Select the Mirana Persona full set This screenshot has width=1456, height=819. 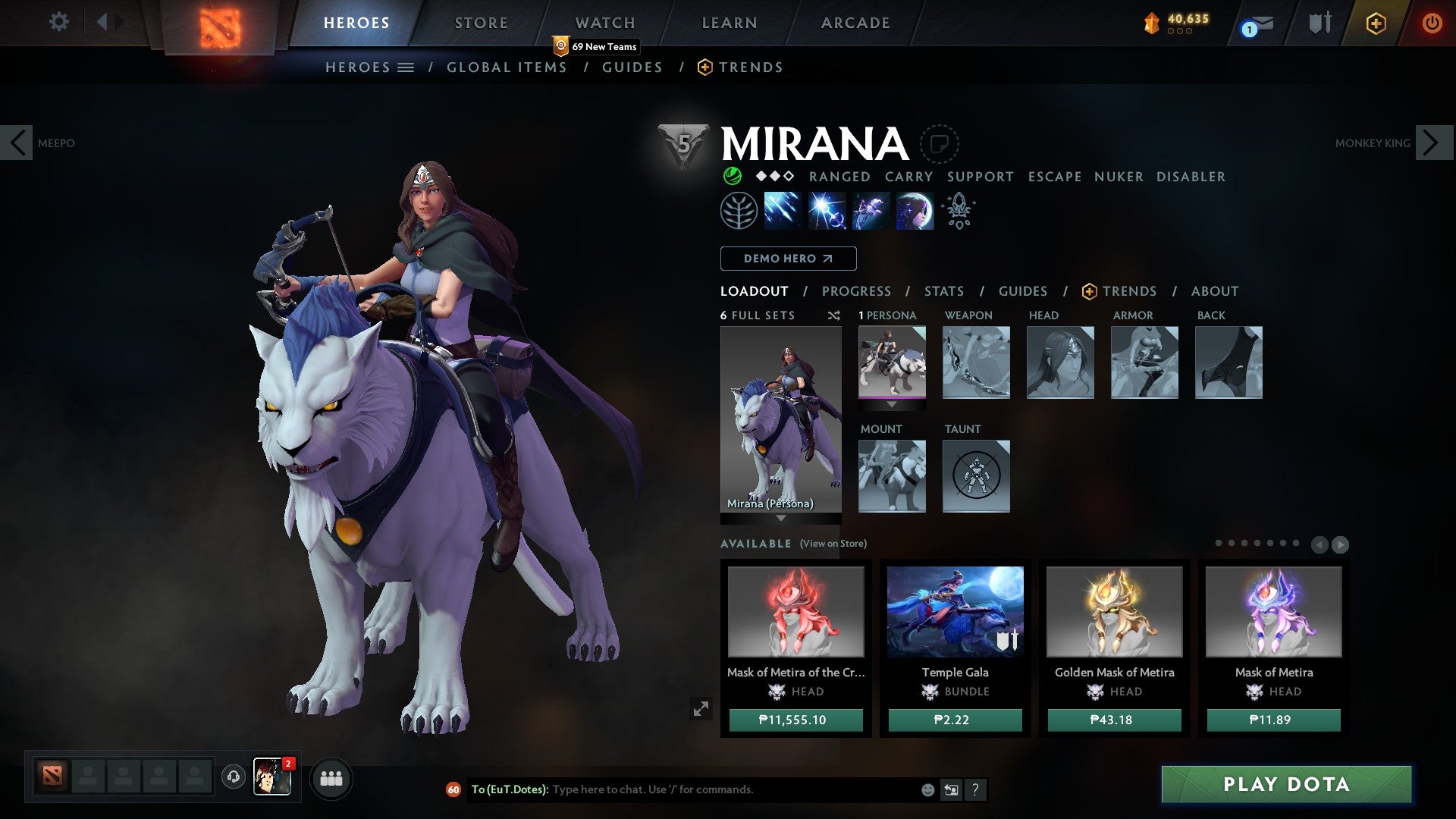pyautogui.click(x=780, y=419)
